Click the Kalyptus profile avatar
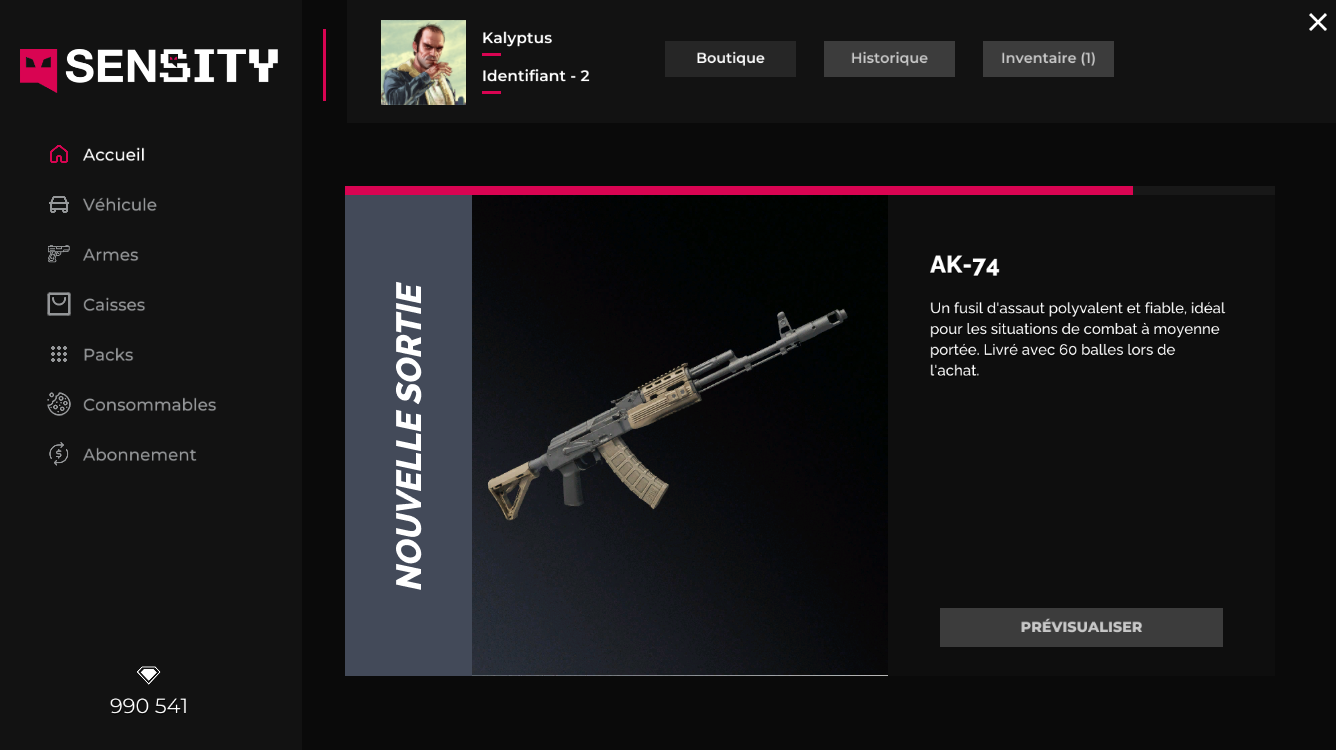The height and width of the screenshot is (750, 1336). 423,63
